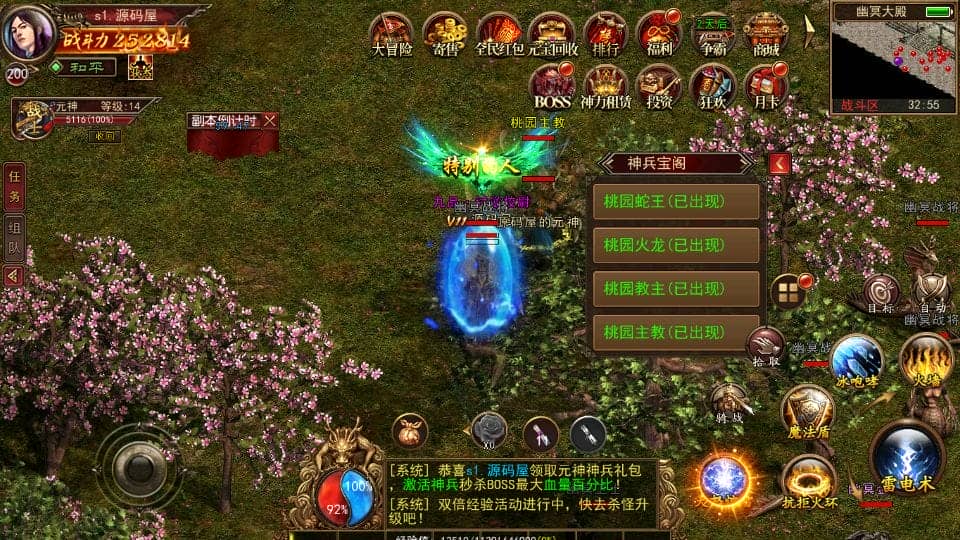Choose 桃园火龙 from the boss list

pyautogui.click(x=676, y=245)
